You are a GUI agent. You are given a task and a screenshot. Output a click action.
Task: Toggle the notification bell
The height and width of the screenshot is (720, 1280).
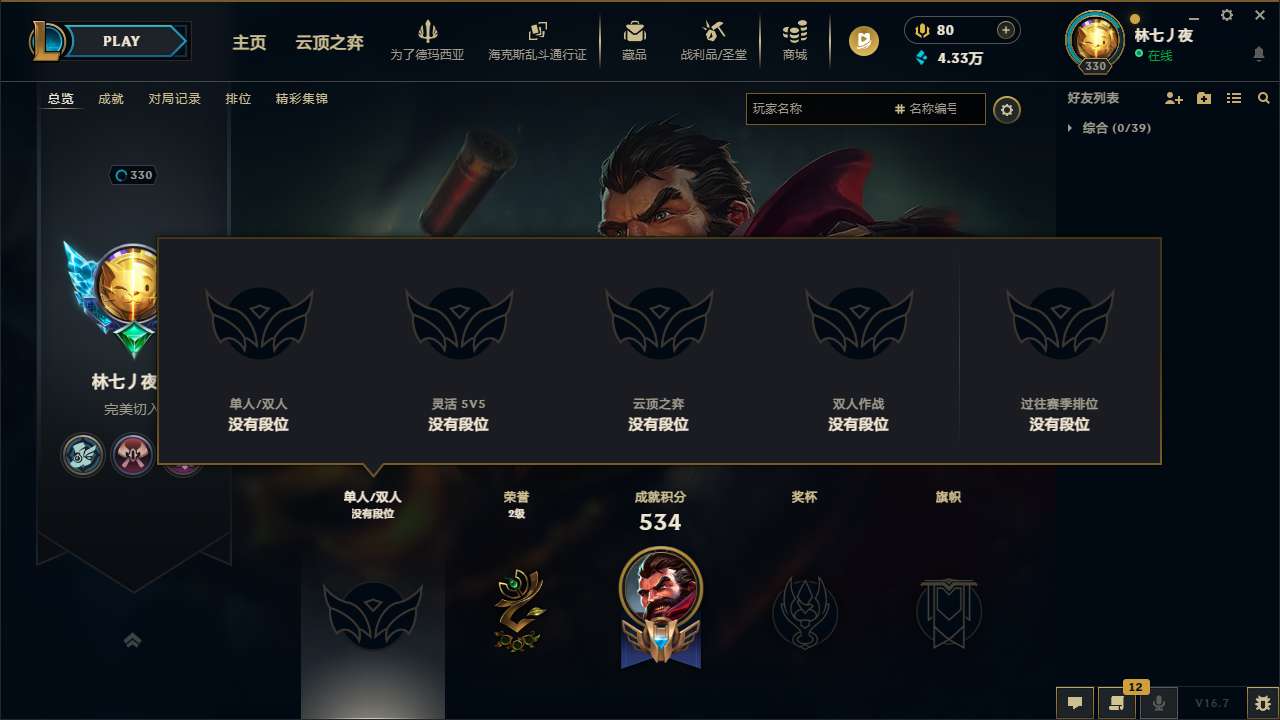[1258, 52]
